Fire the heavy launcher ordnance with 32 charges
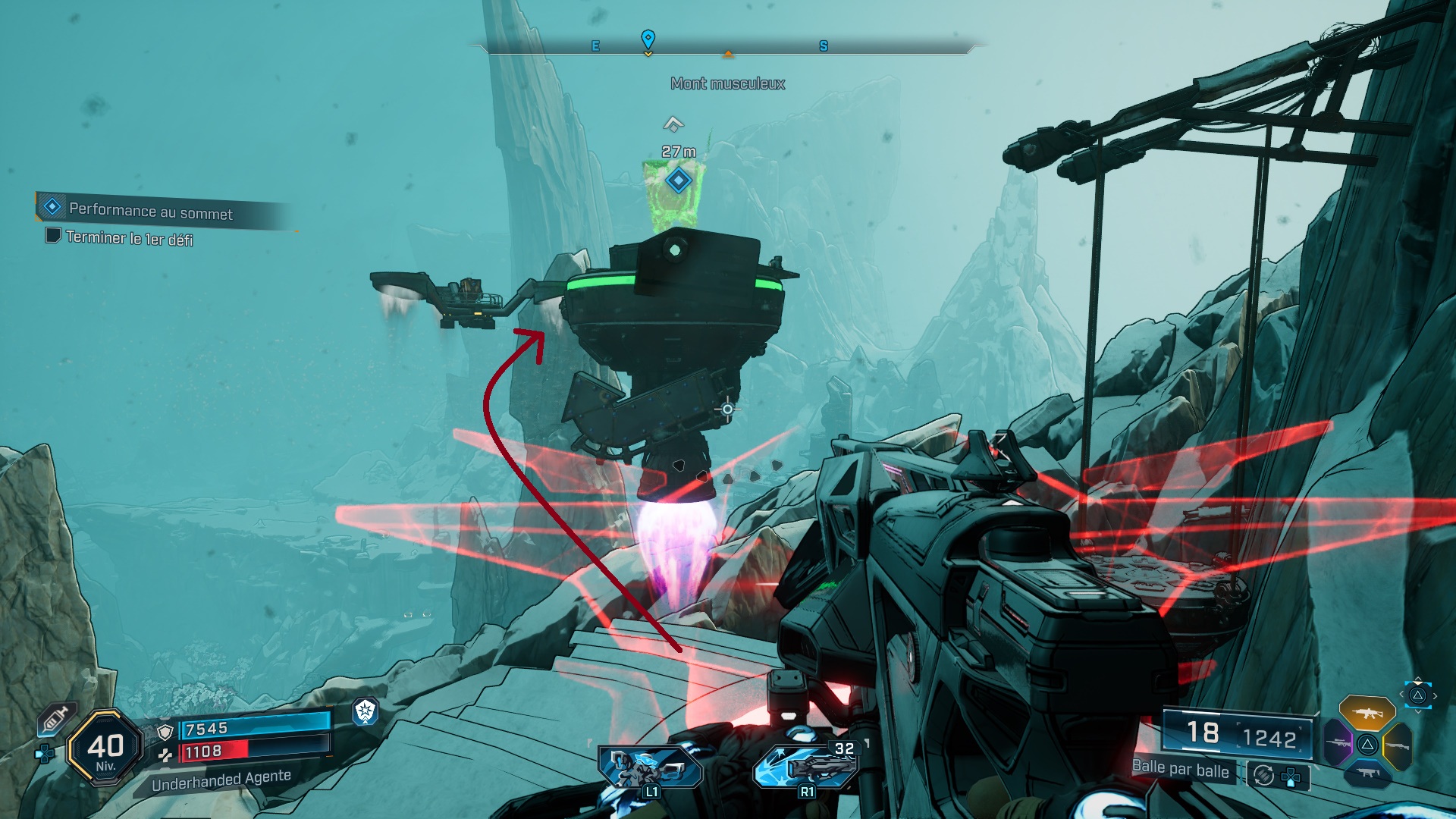1456x819 pixels. click(x=805, y=766)
